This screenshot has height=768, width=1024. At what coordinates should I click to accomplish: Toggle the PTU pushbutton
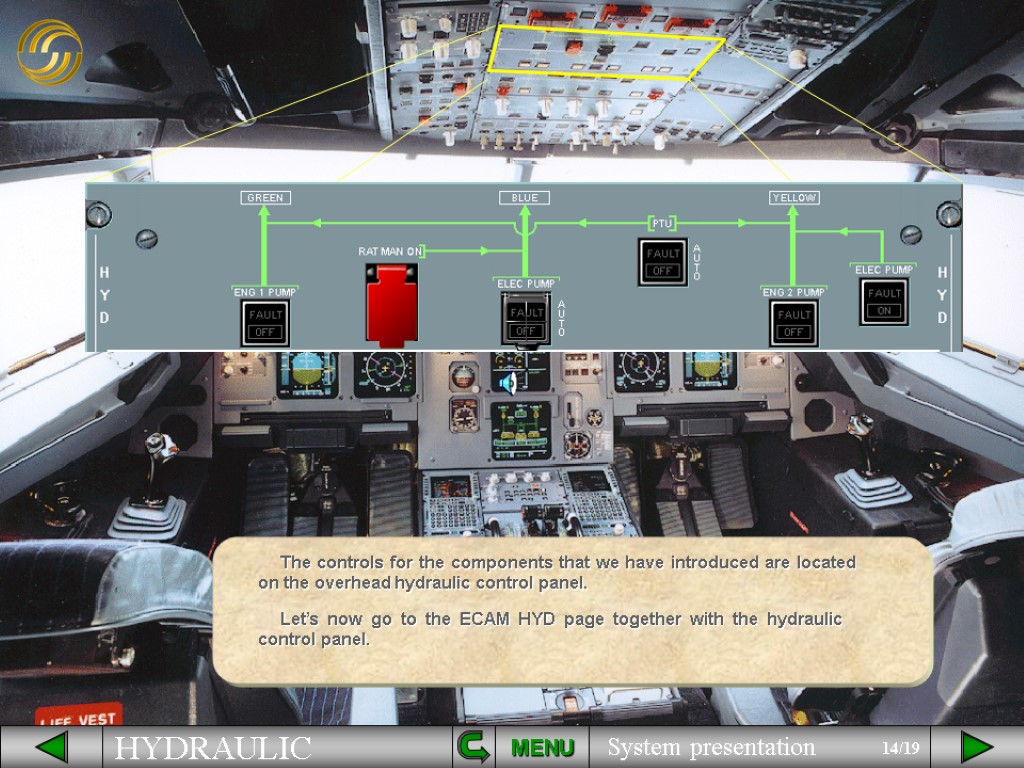tap(662, 262)
